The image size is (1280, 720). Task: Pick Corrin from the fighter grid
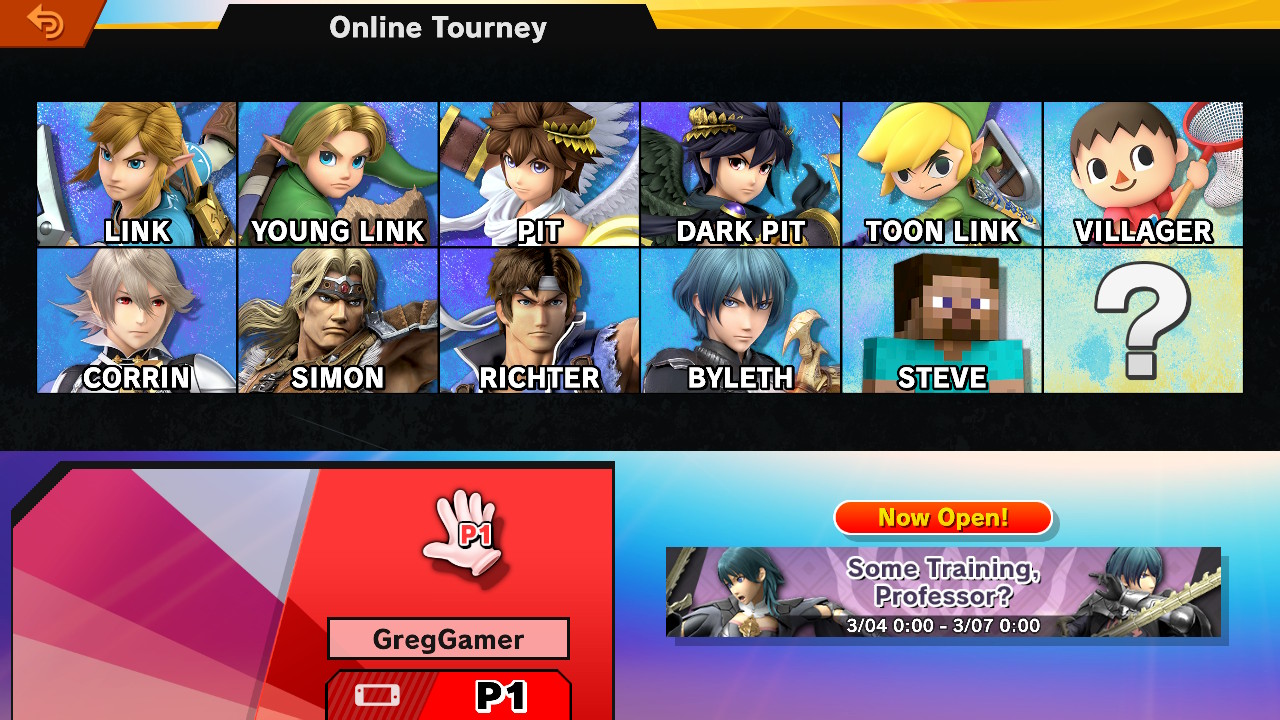(137, 320)
